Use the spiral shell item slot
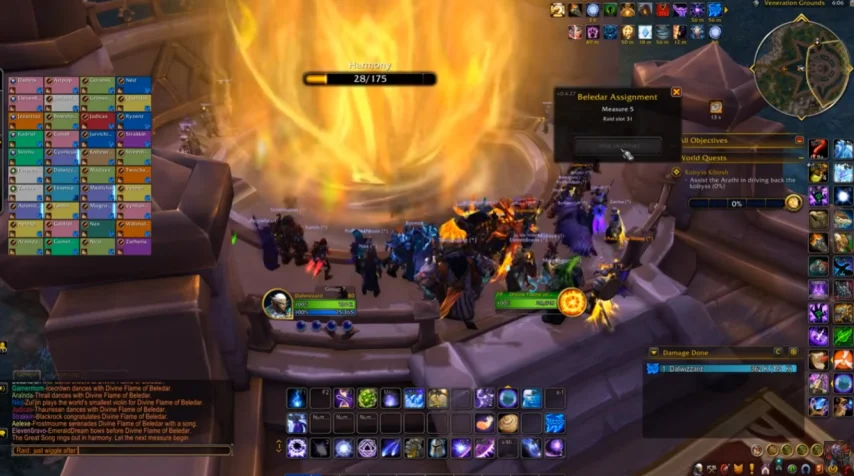Screen dimensions: 854x476 point(508,424)
